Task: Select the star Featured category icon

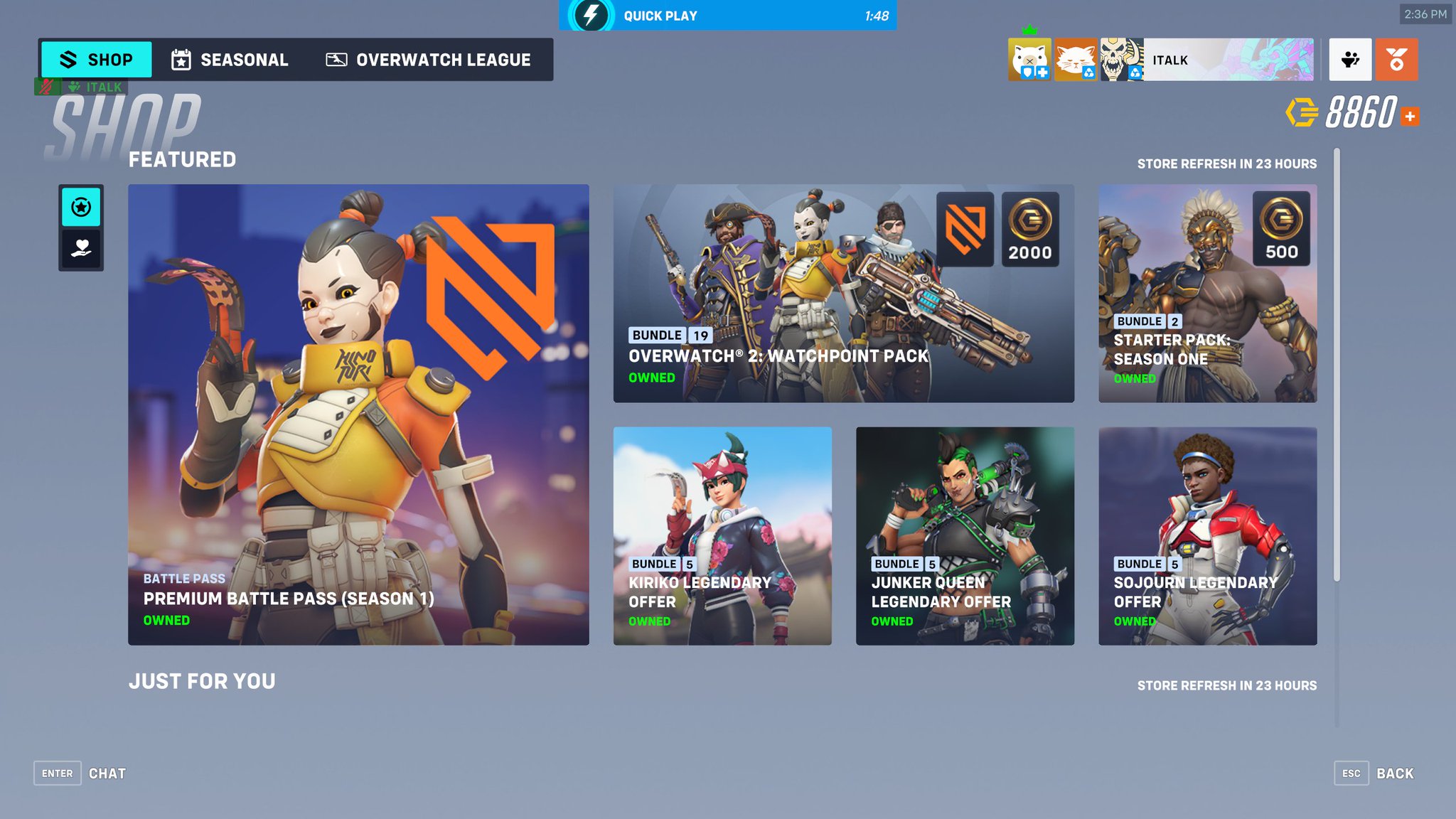Action: (x=81, y=207)
